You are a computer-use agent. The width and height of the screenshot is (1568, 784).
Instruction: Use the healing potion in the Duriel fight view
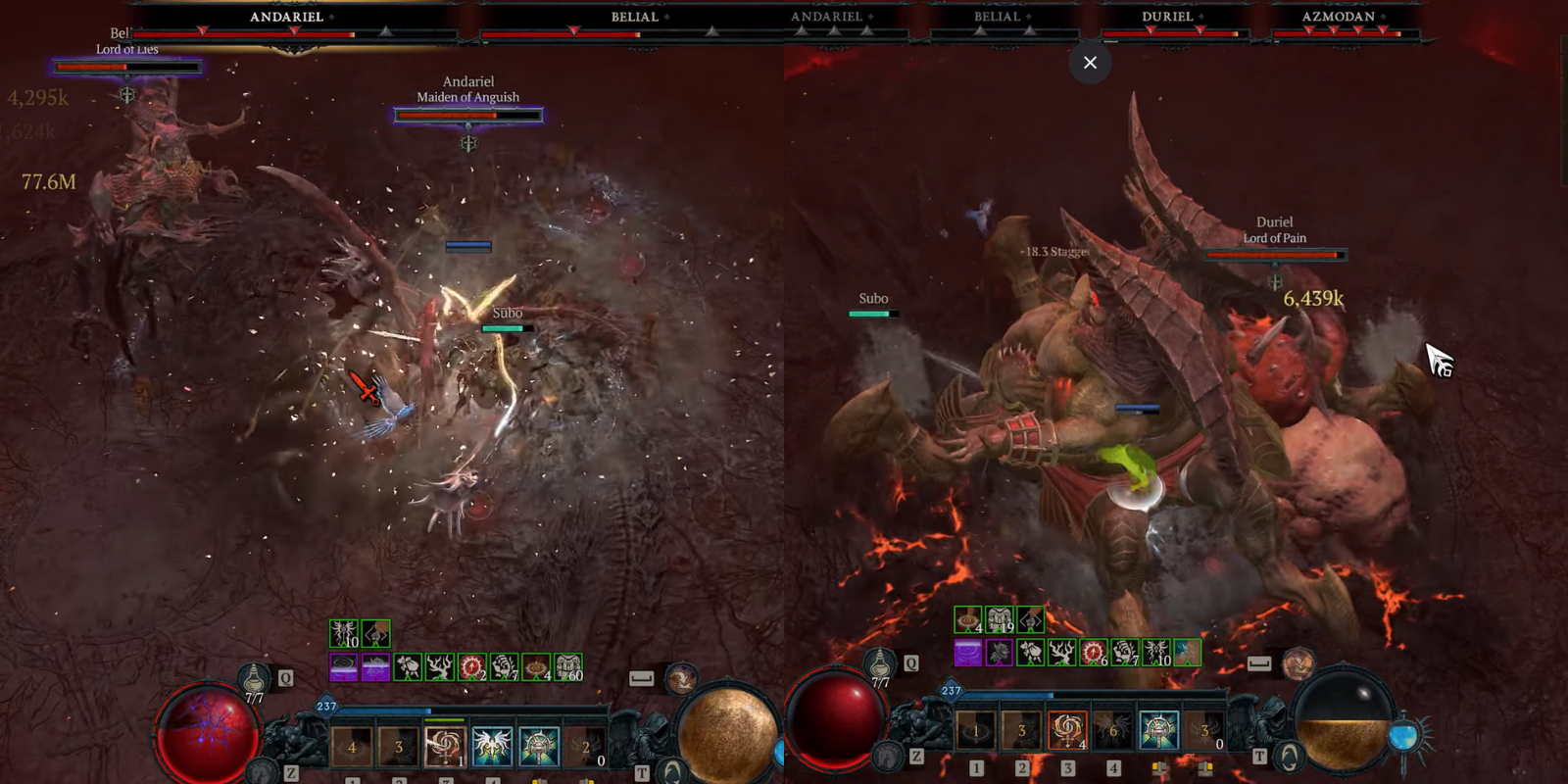[880, 663]
